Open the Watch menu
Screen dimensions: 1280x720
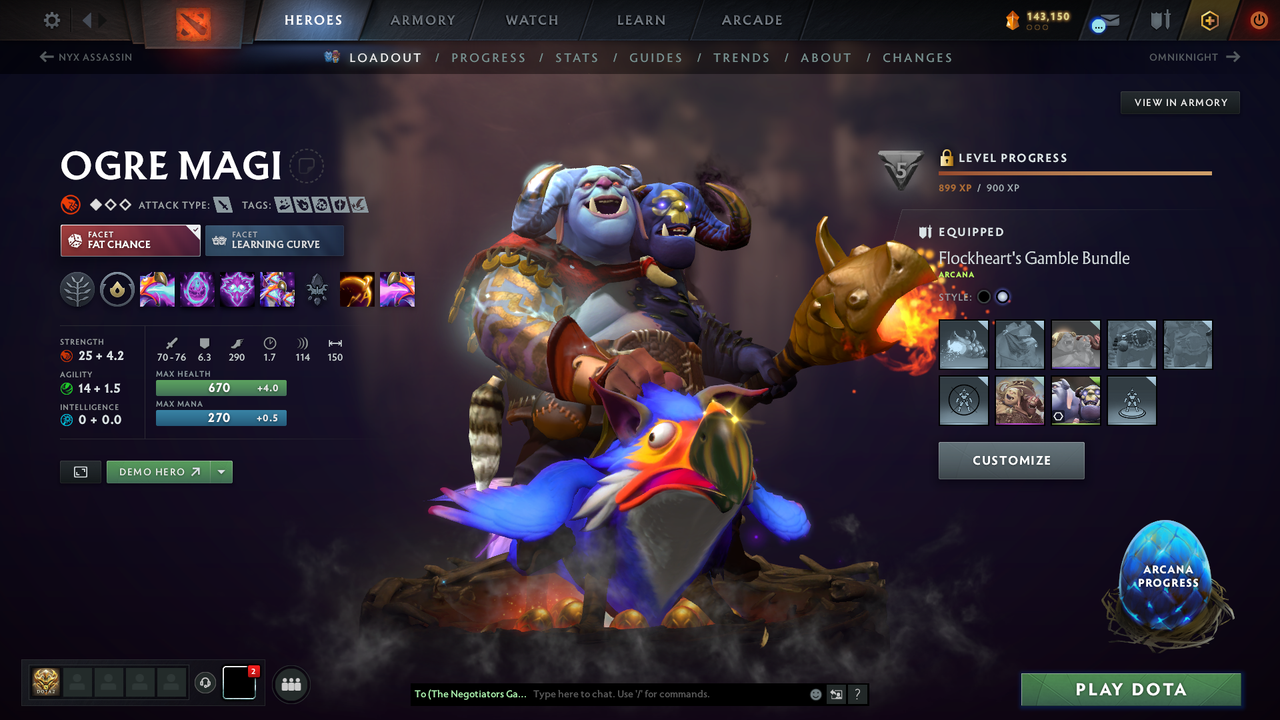(531, 20)
